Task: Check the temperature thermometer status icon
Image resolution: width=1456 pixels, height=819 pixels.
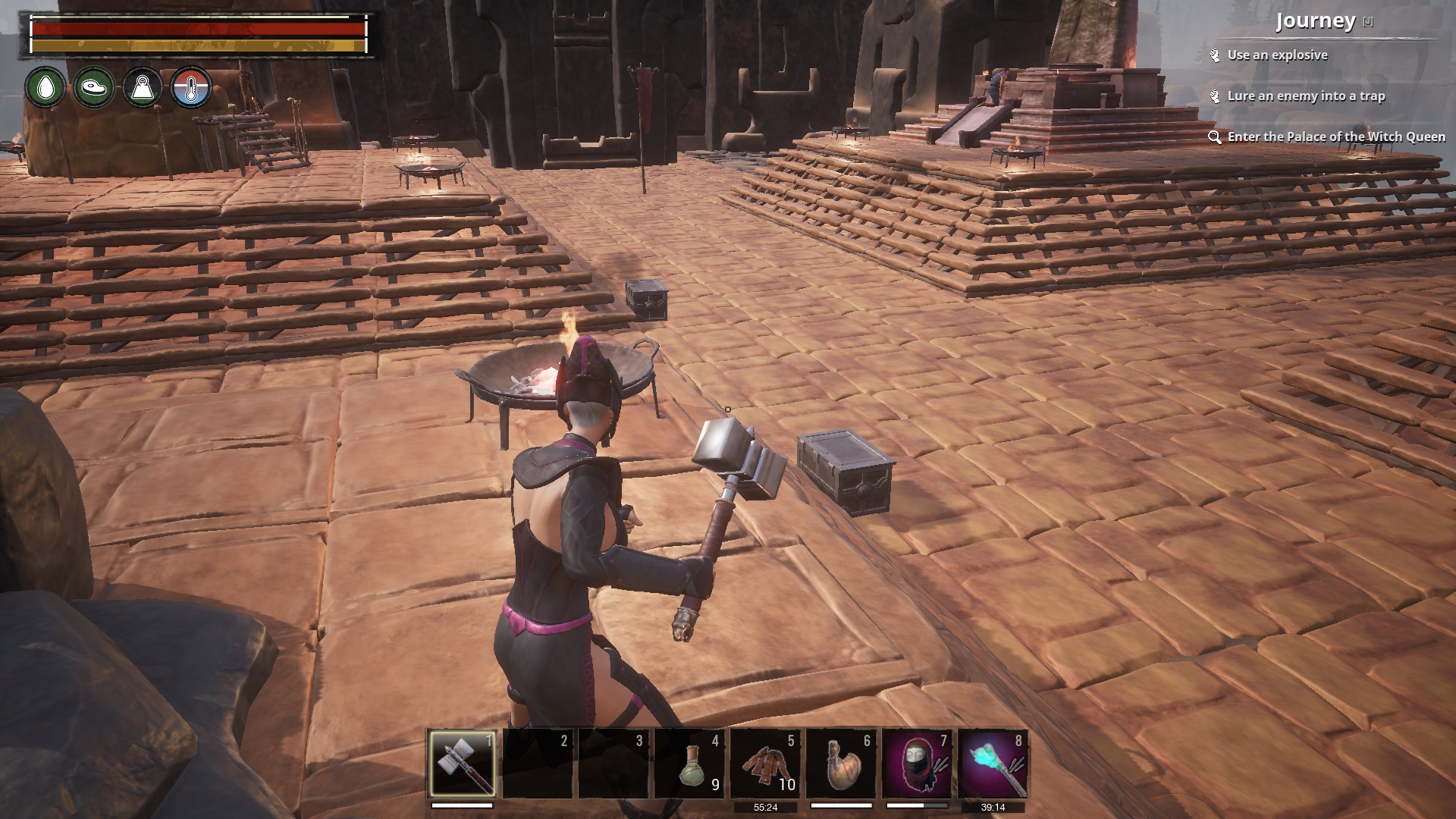Action: click(x=190, y=87)
